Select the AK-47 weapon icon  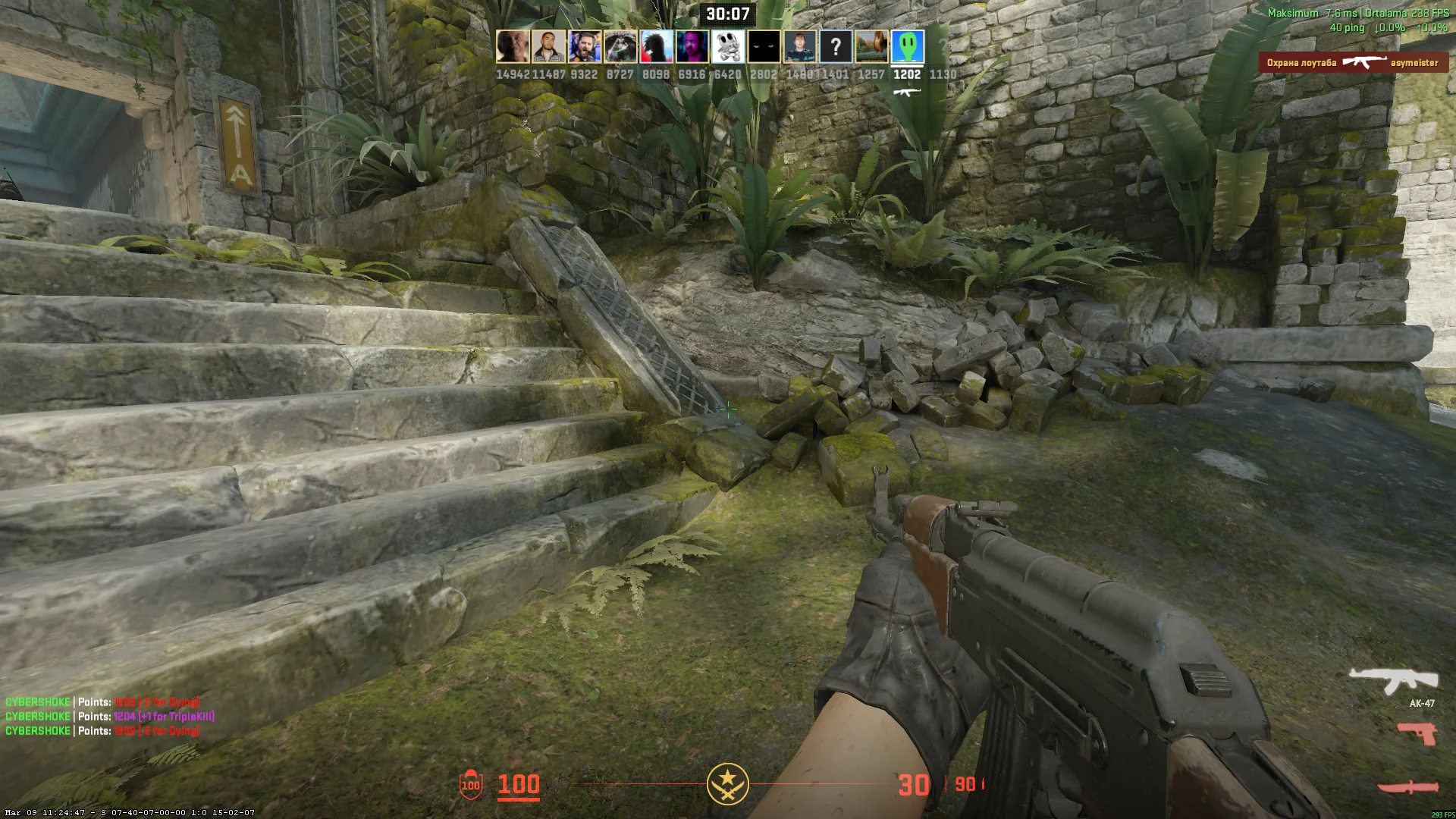point(1393,680)
